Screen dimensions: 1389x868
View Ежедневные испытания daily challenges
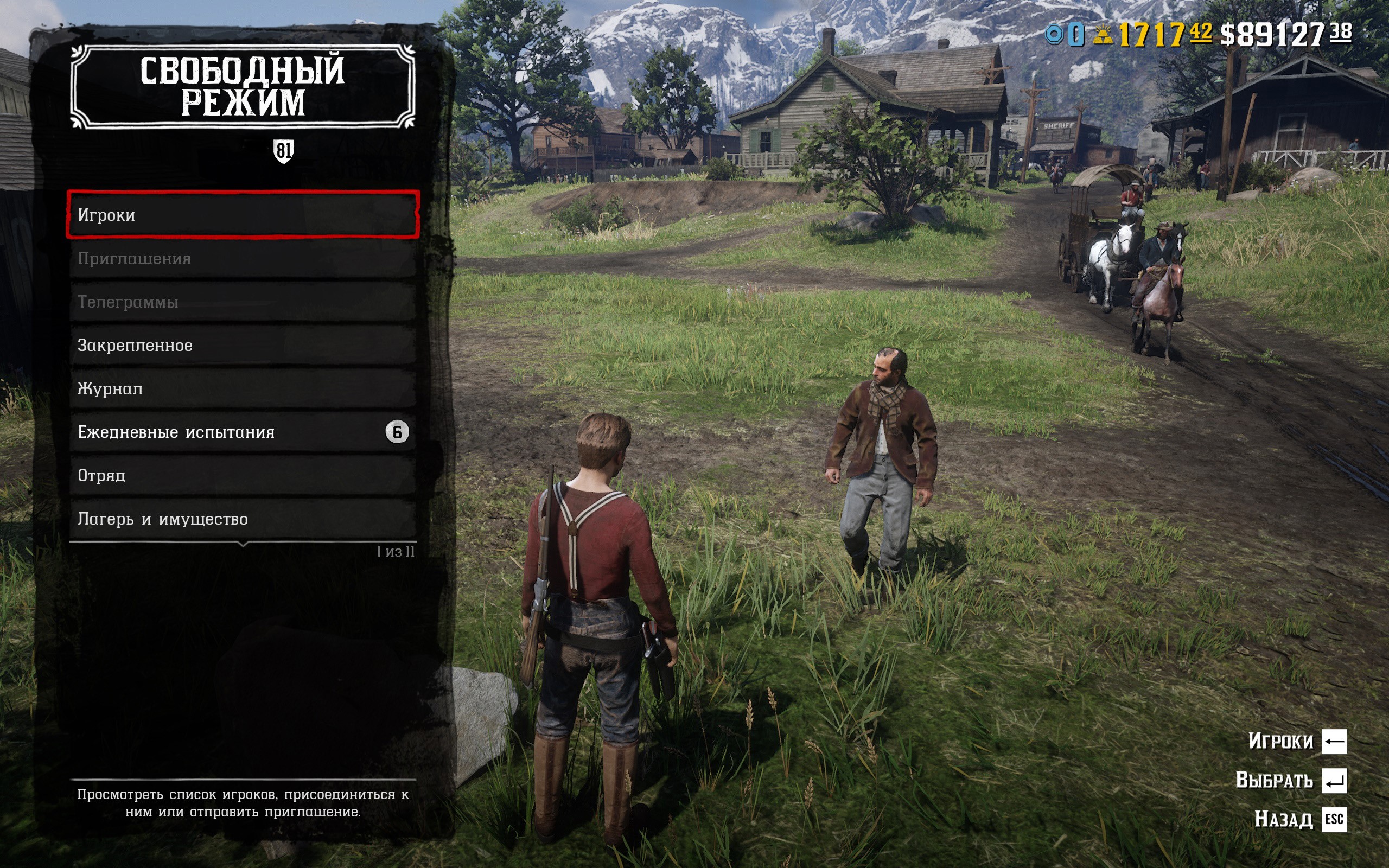[242, 432]
